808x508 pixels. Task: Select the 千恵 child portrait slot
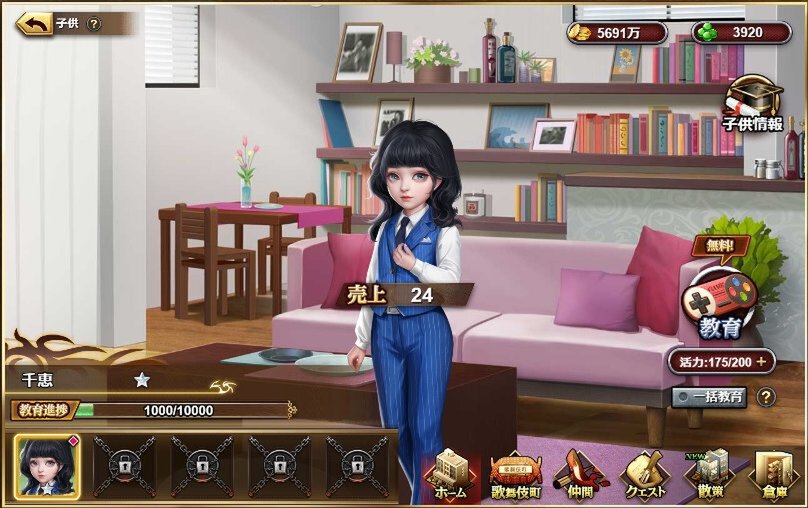tap(47, 466)
